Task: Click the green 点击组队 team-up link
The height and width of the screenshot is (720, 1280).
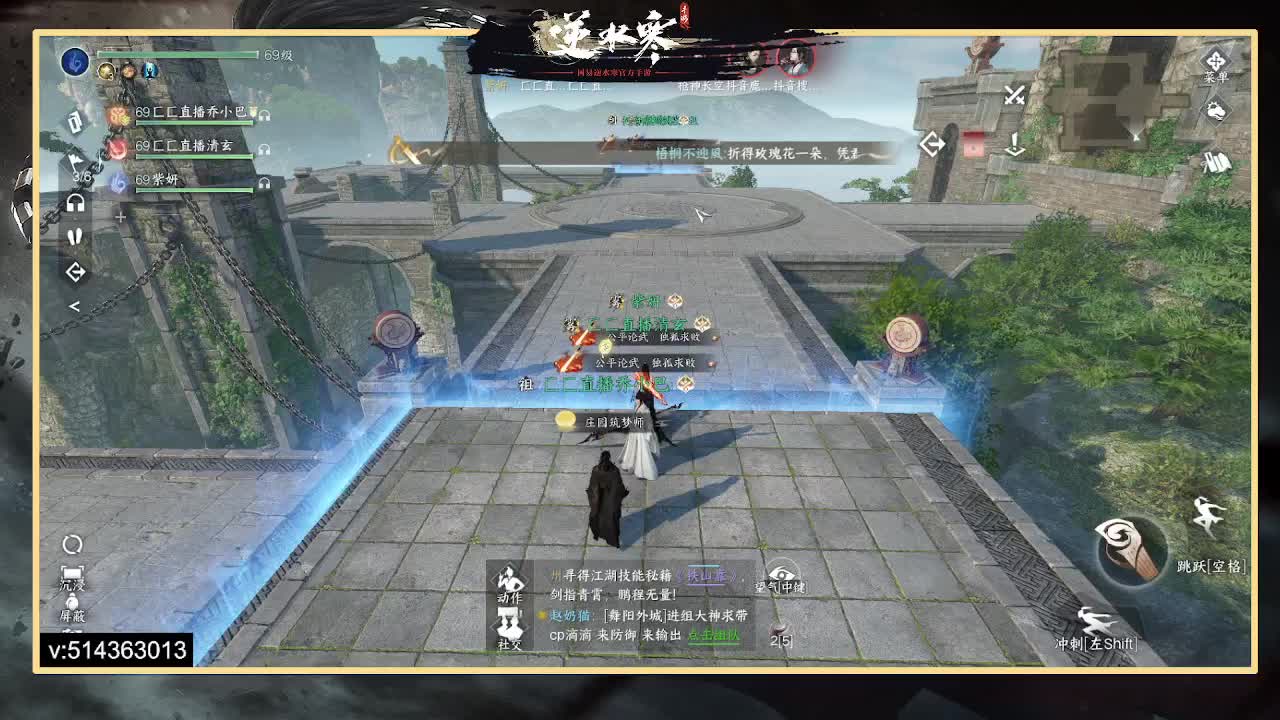Action: point(713,636)
